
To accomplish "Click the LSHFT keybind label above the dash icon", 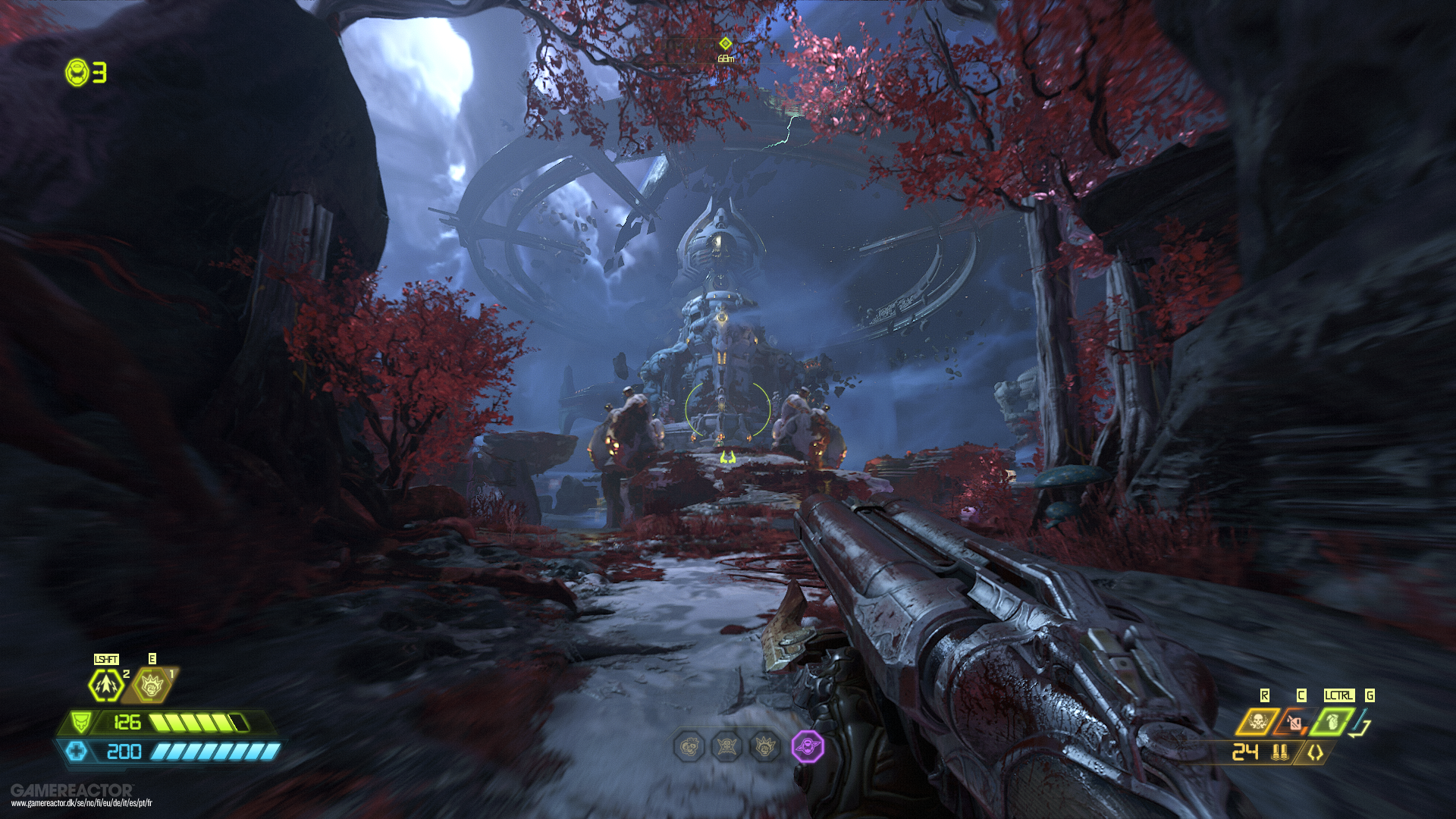I will [106, 659].
